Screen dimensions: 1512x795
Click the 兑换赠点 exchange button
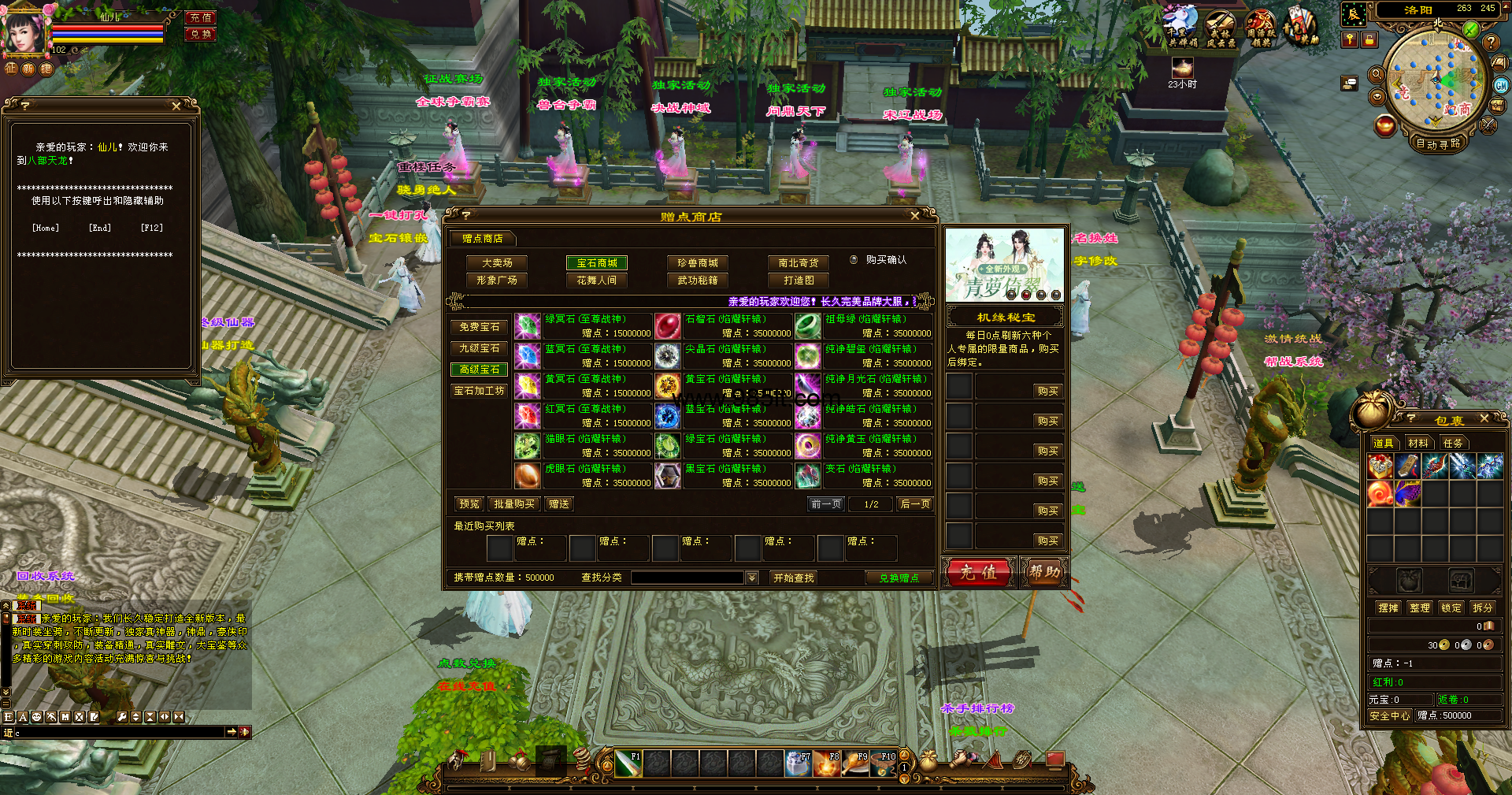click(899, 578)
